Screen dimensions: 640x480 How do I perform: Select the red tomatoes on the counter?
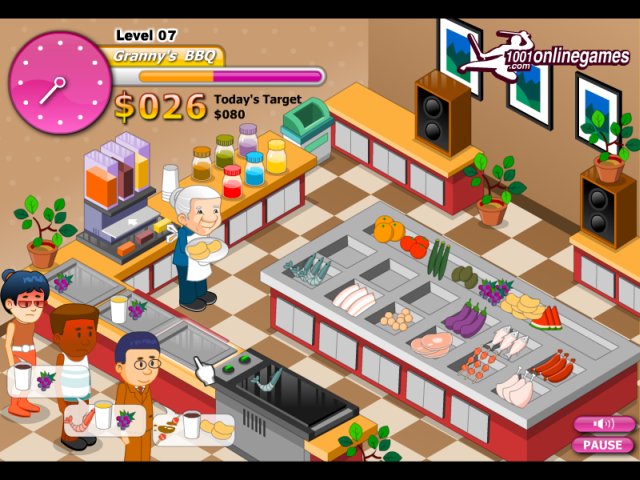click(415, 245)
